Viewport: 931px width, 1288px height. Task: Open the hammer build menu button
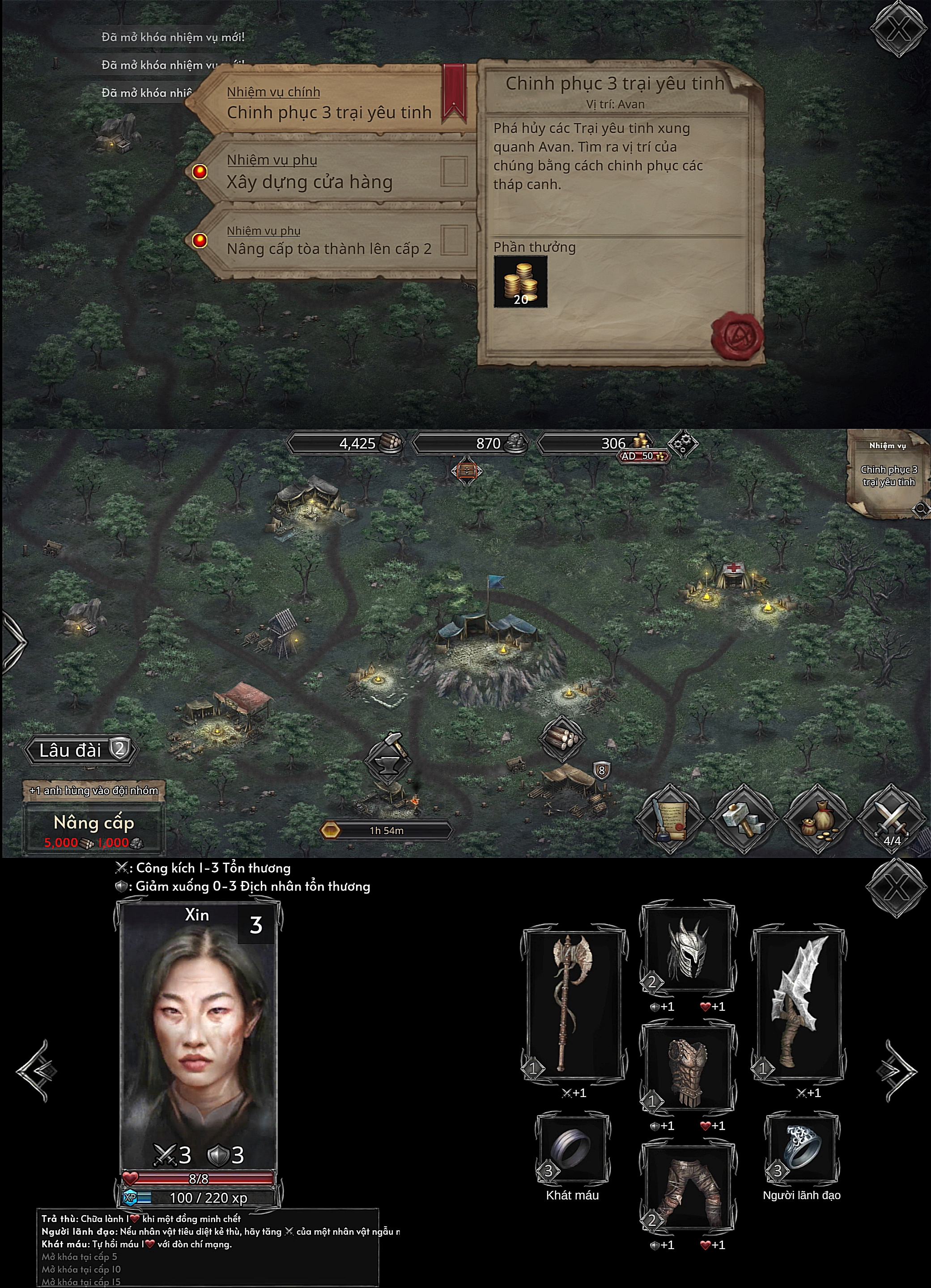tap(743, 818)
